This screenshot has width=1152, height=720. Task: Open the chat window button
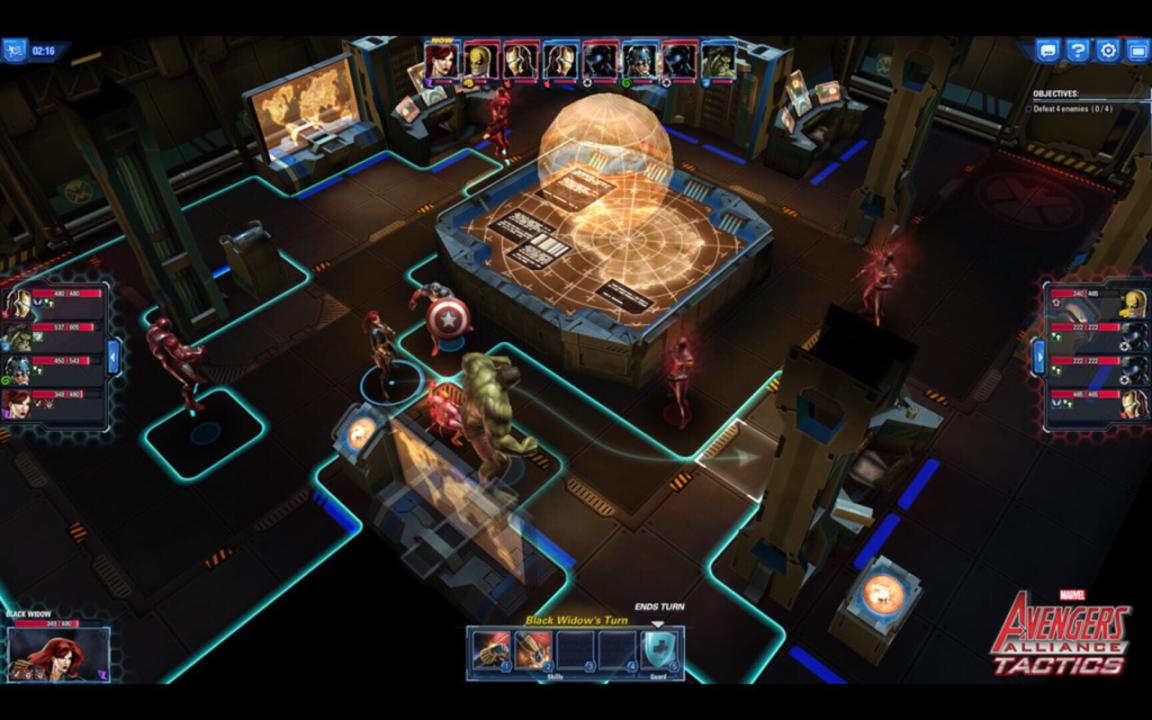coord(1047,50)
